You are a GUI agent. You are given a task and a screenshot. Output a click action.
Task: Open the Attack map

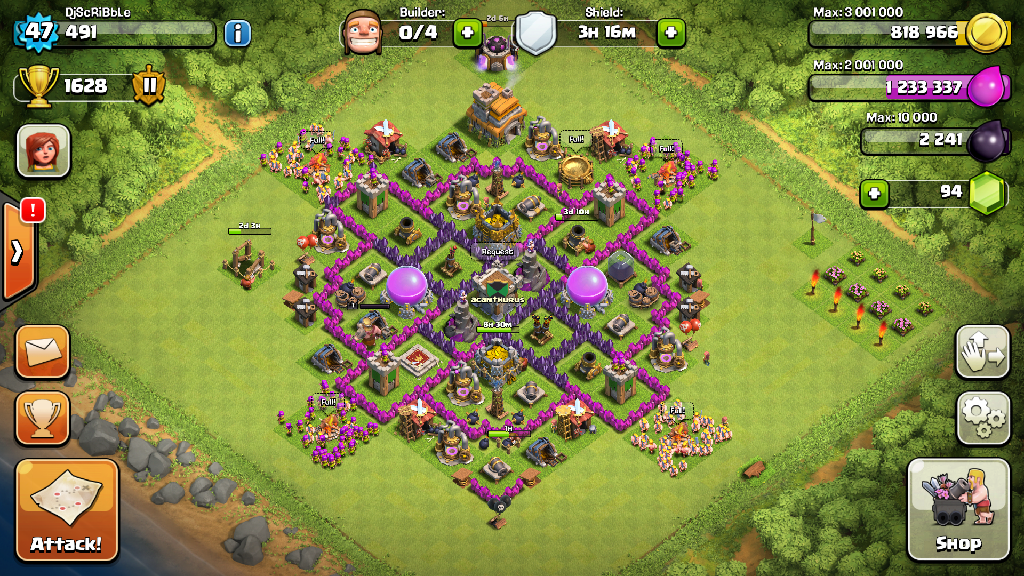(x=66, y=510)
